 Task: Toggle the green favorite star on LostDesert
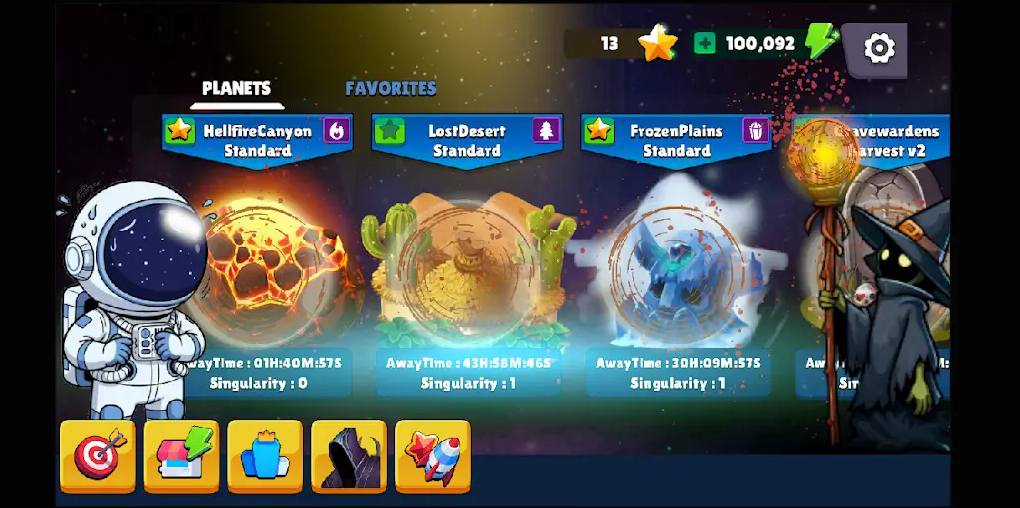(390, 131)
